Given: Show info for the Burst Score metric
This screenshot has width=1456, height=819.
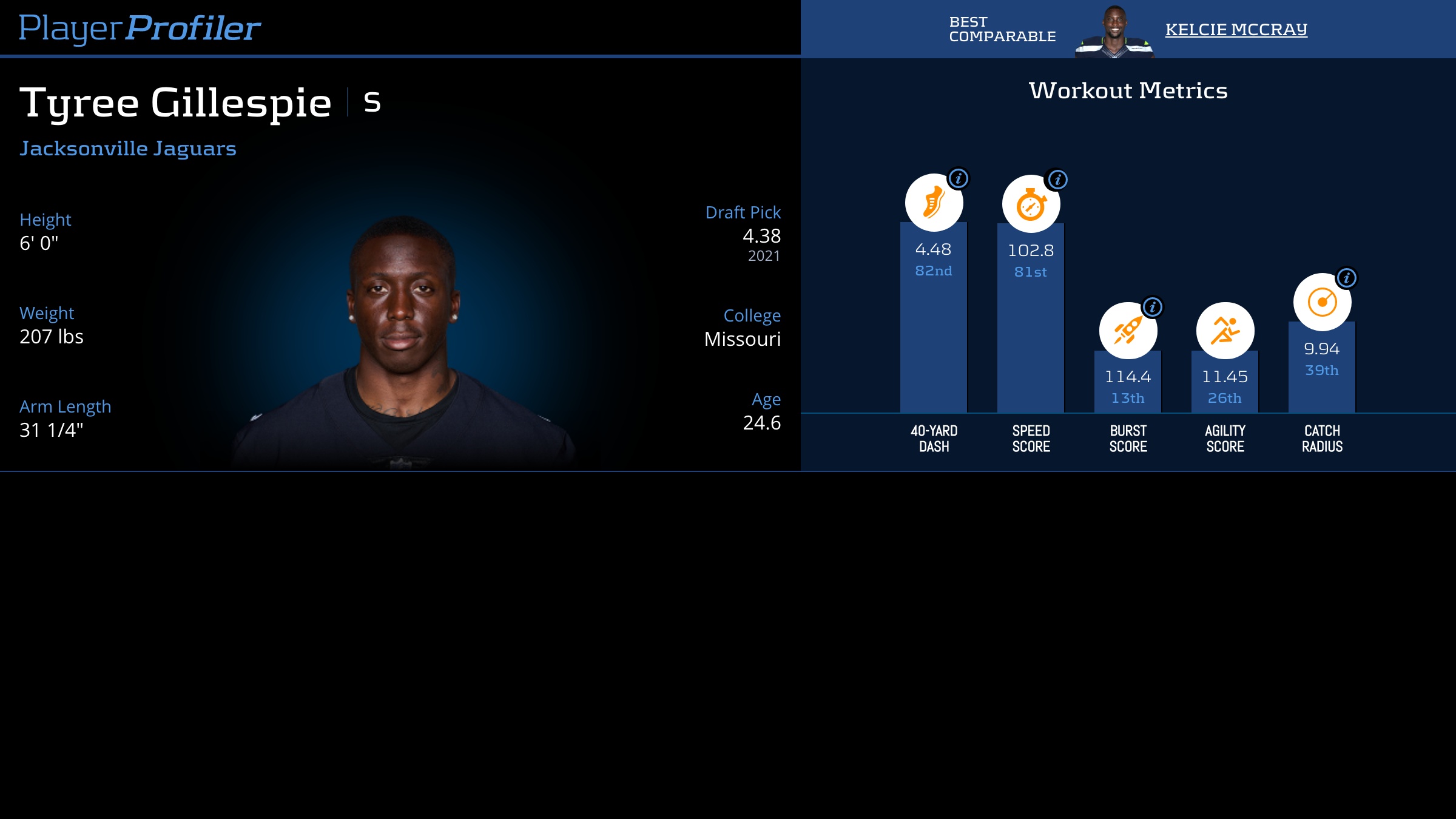Looking at the screenshot, I should (x=1153, y=308).
